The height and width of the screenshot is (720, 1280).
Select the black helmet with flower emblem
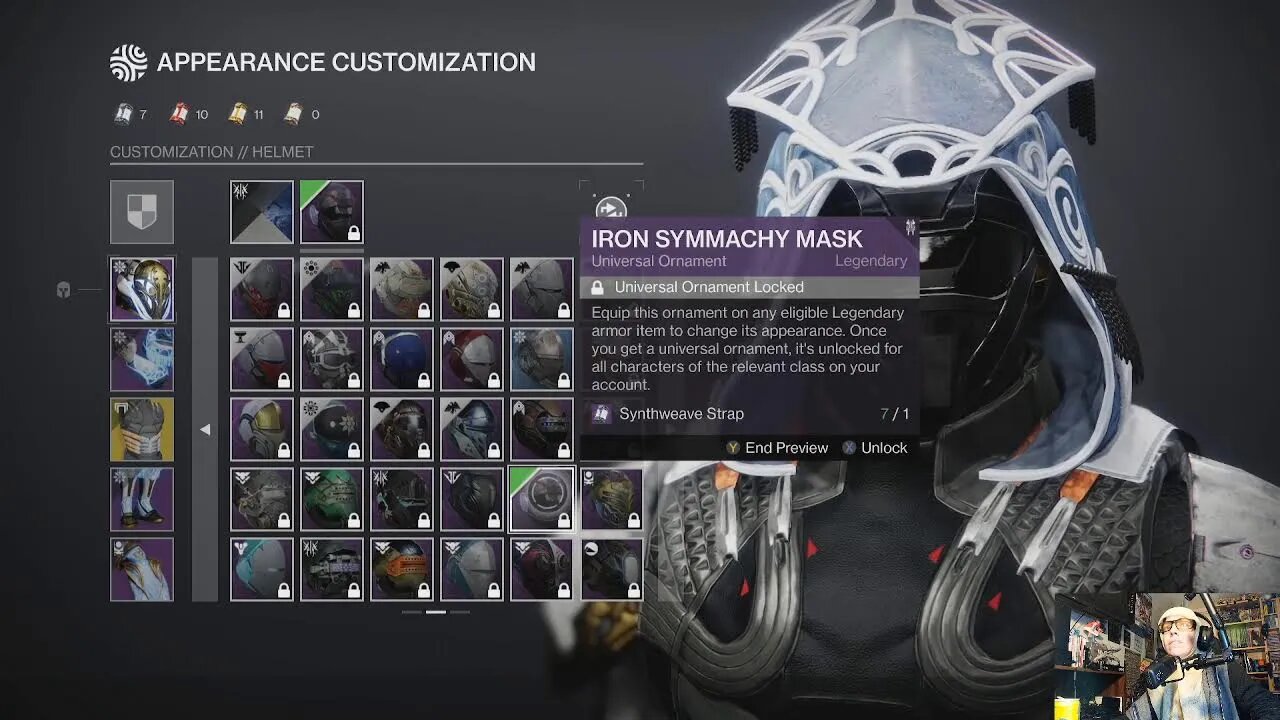332,430
